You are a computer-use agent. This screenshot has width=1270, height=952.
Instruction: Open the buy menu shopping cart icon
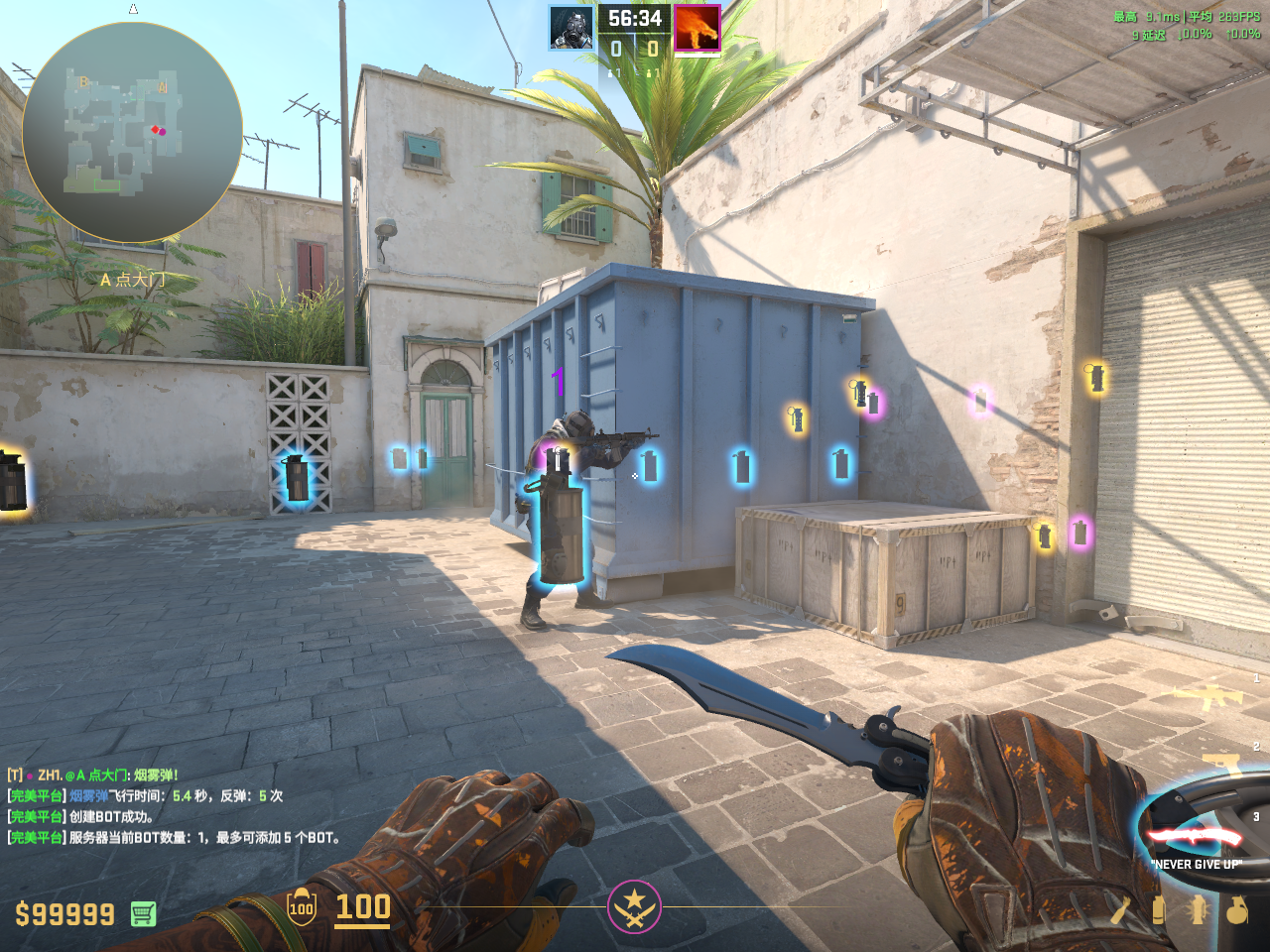click(143, 913)
